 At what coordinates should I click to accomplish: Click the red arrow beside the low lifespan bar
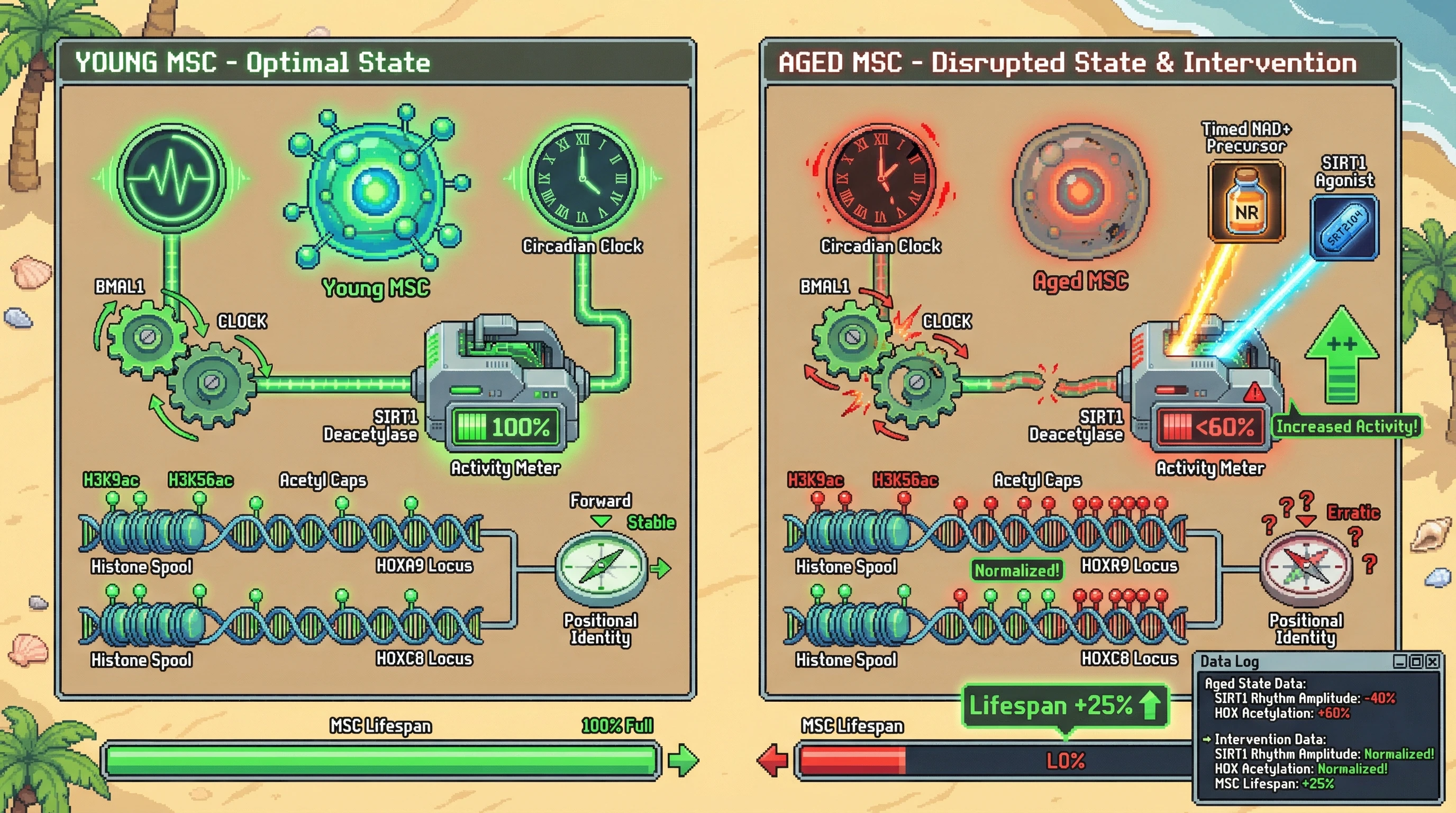click(x=772, y=760)
